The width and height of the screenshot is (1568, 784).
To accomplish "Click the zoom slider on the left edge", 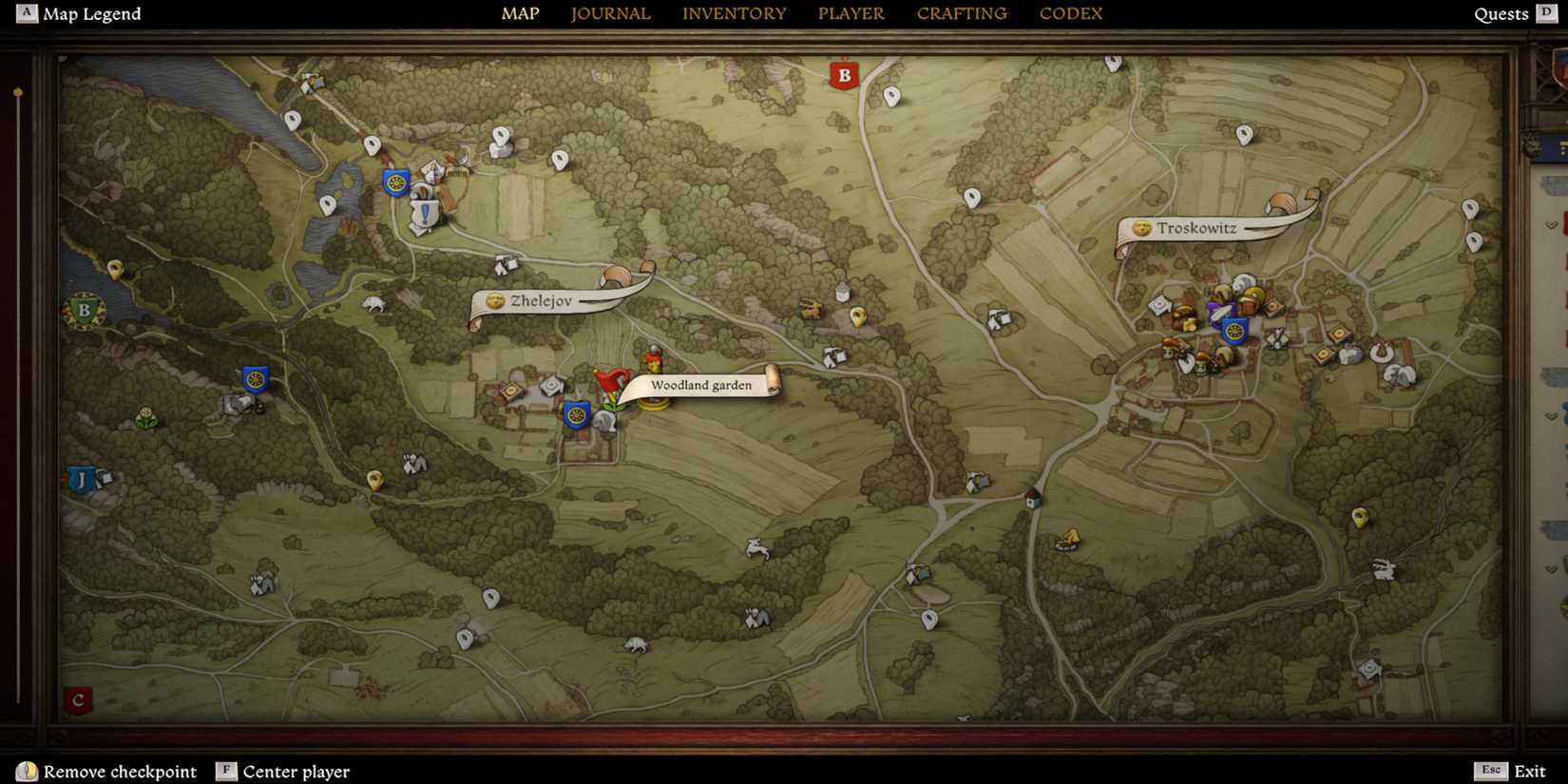I will 17,93.
